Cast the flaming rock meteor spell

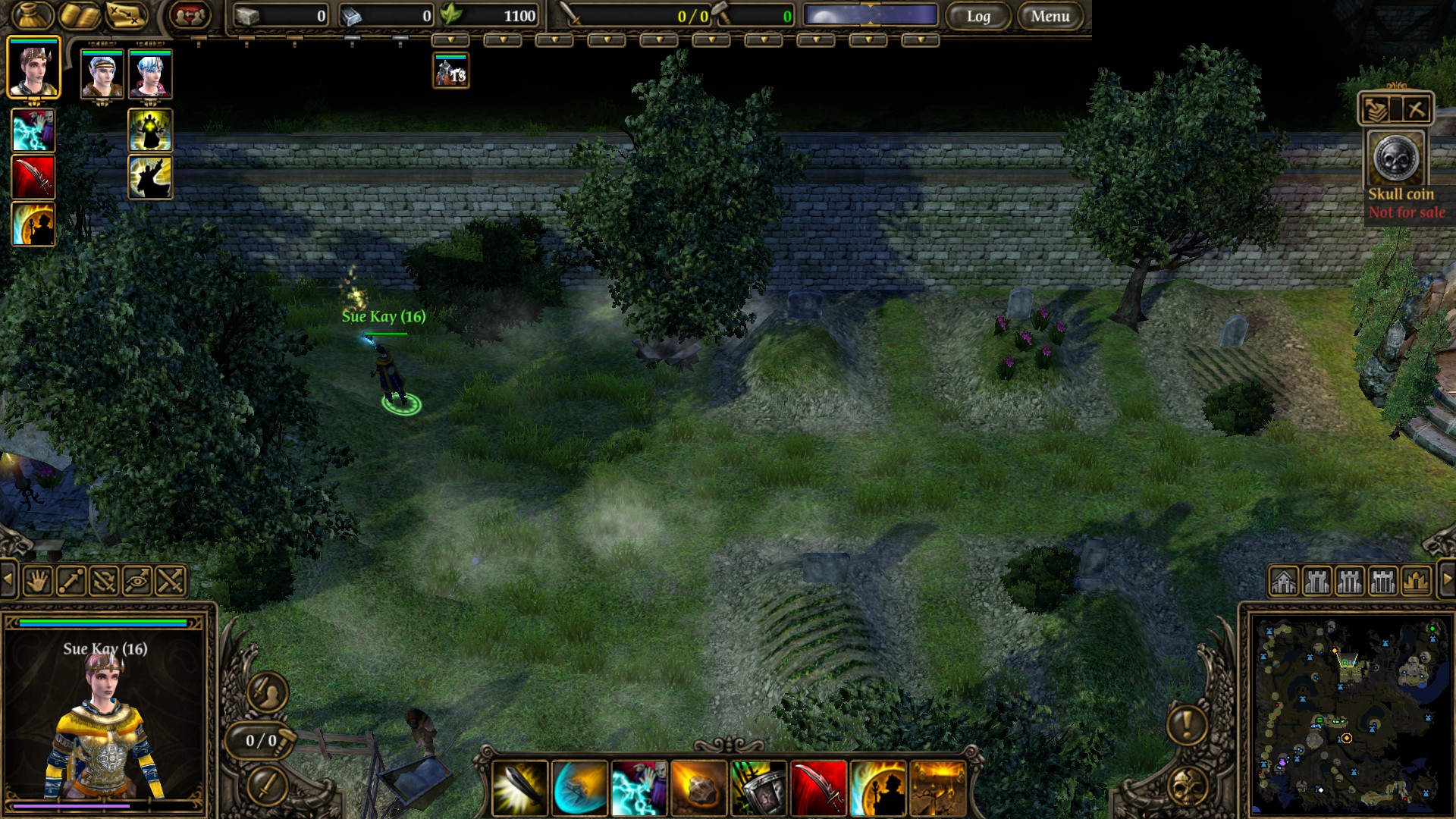698,788
